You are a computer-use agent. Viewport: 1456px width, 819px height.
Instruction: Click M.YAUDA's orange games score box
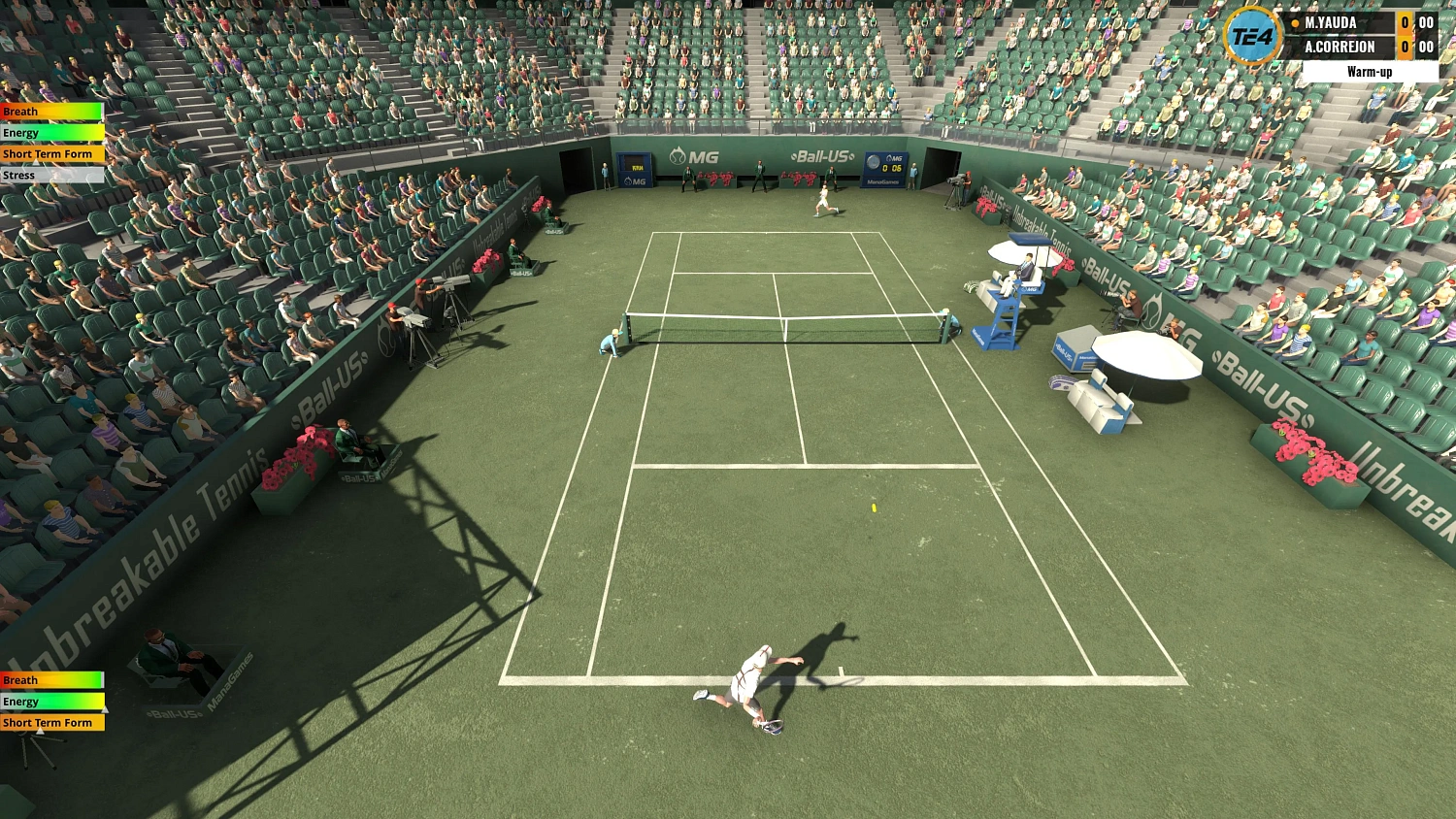(1406, 22)
